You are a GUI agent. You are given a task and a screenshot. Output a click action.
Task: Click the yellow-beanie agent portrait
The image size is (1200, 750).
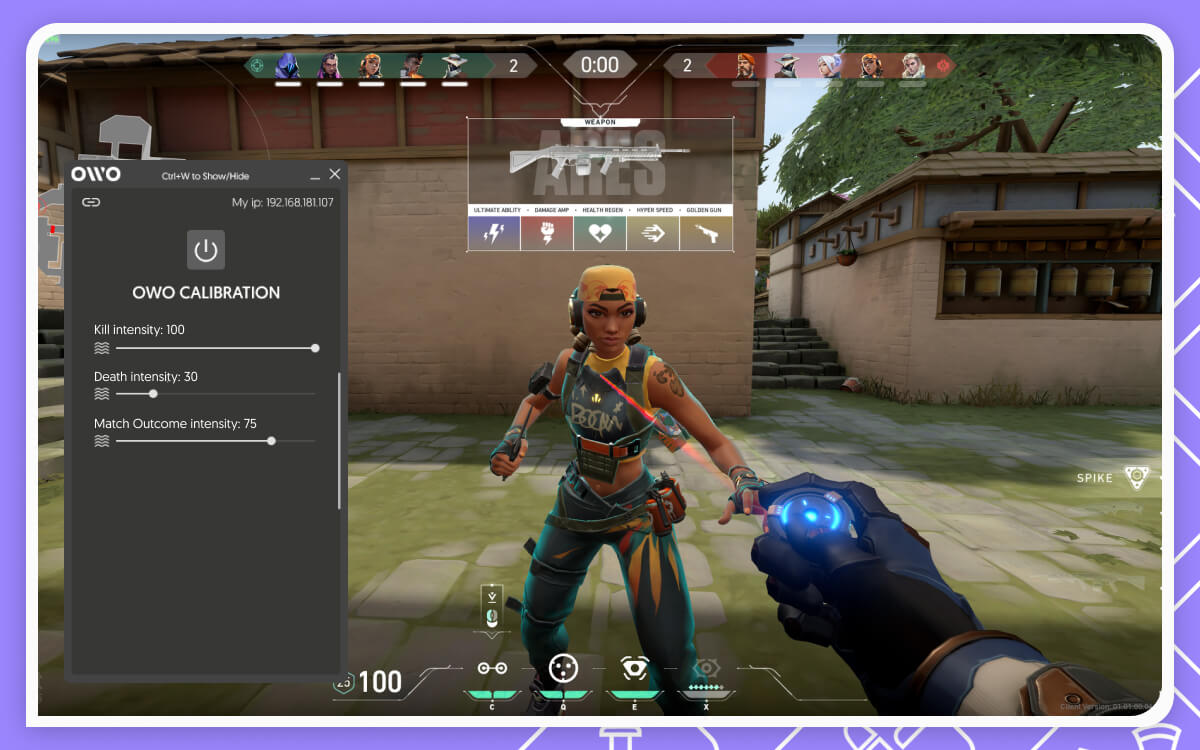point(371,66)
